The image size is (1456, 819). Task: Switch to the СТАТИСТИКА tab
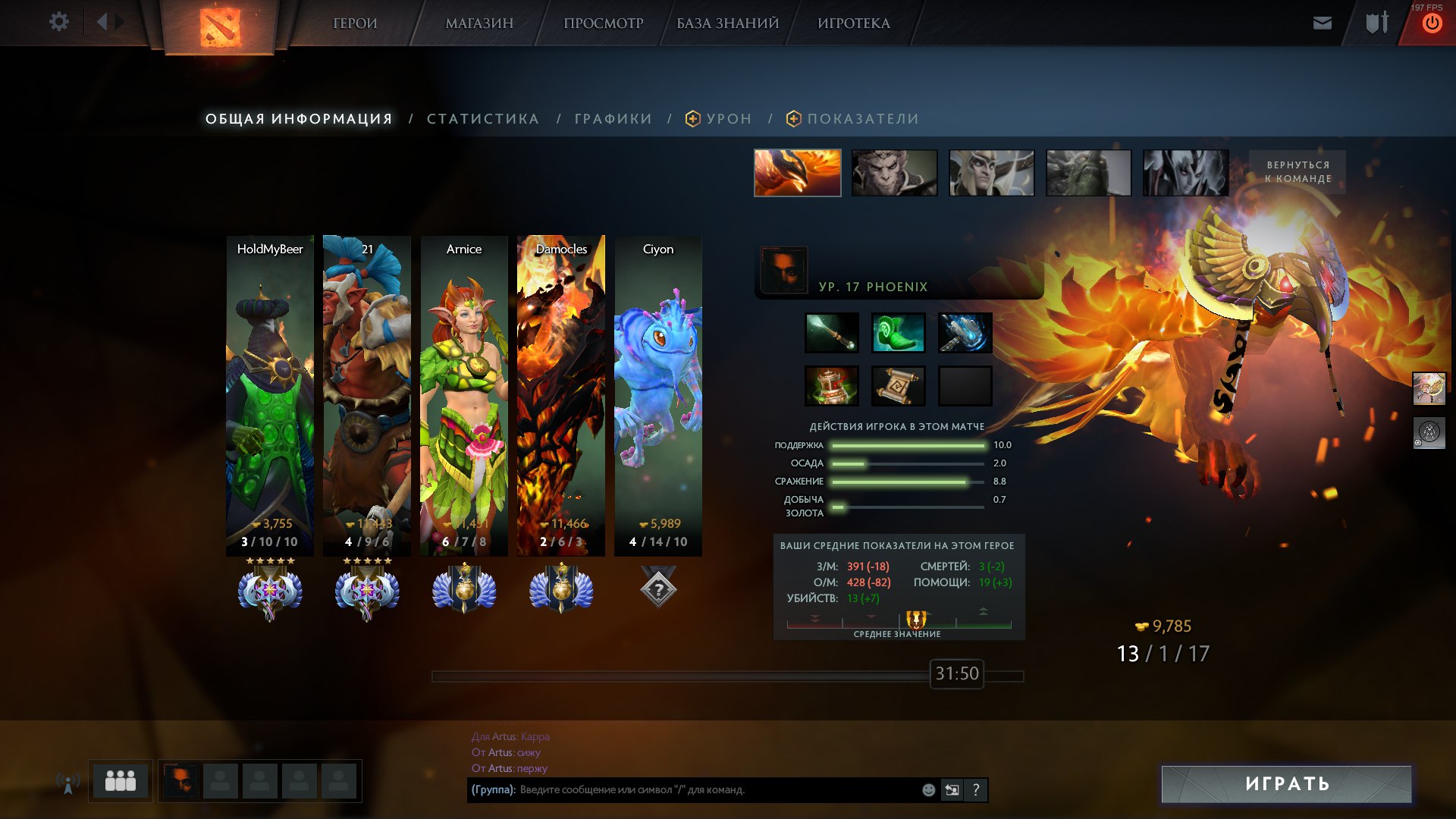pyautogui.click(x=482, y=119)
